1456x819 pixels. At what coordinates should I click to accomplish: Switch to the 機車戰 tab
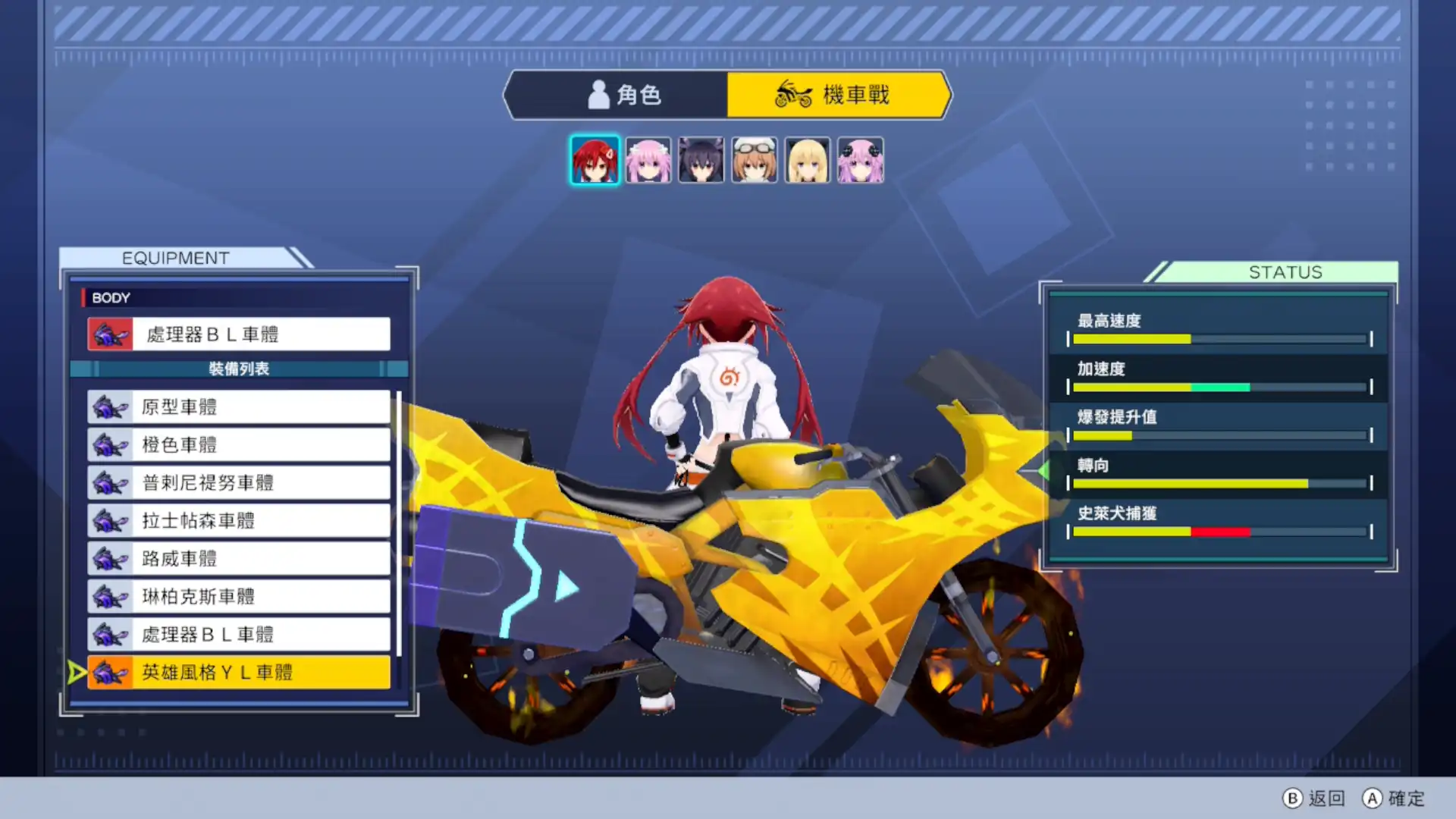click(838, 94)
